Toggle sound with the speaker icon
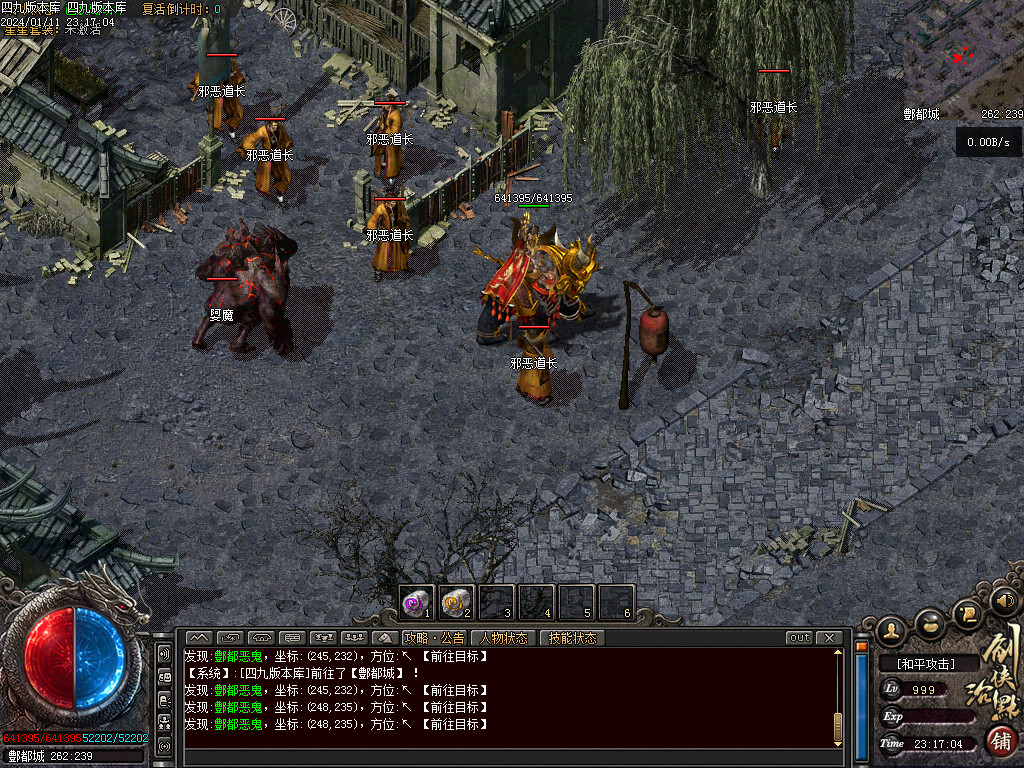Image resolution: width=1024 pixels, height=768 pixels. [x=1004, y=601]
